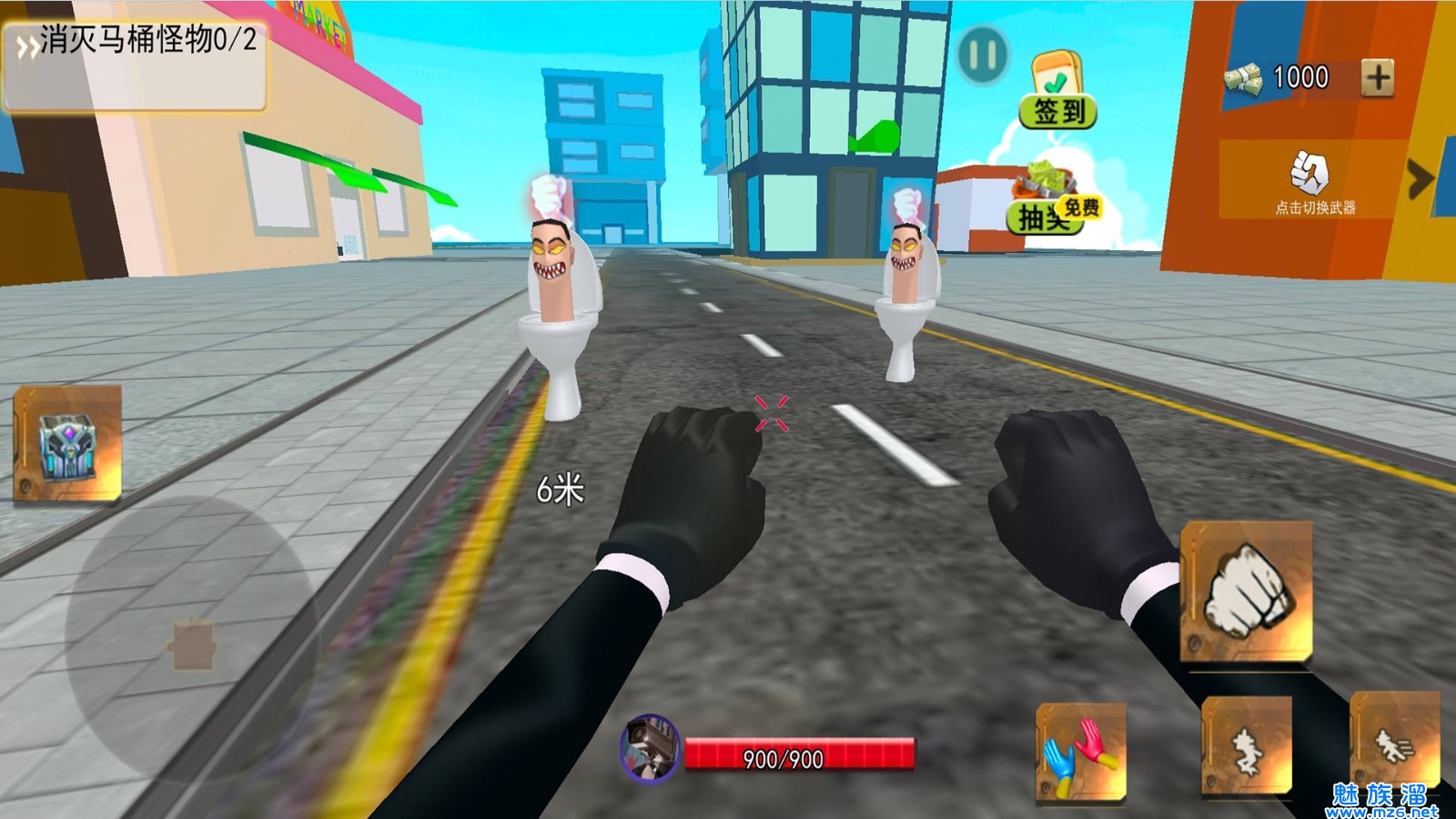Open the free 抽奖 lottery draw
Viewport: 1456px width, 819px height.
click(x=1052, y=202)
